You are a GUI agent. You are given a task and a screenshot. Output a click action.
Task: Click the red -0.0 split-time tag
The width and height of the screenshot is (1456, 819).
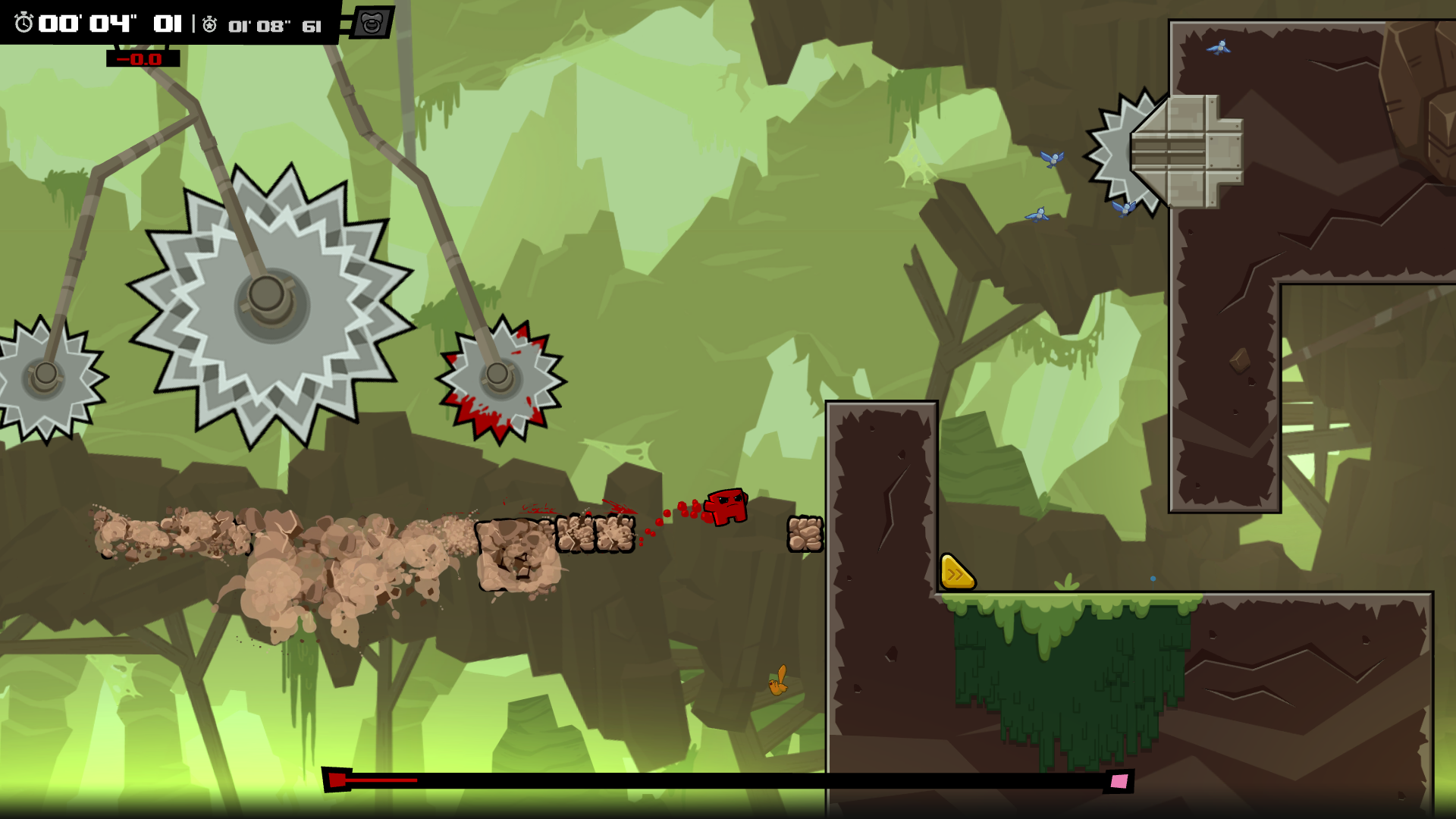pos(143,58)
